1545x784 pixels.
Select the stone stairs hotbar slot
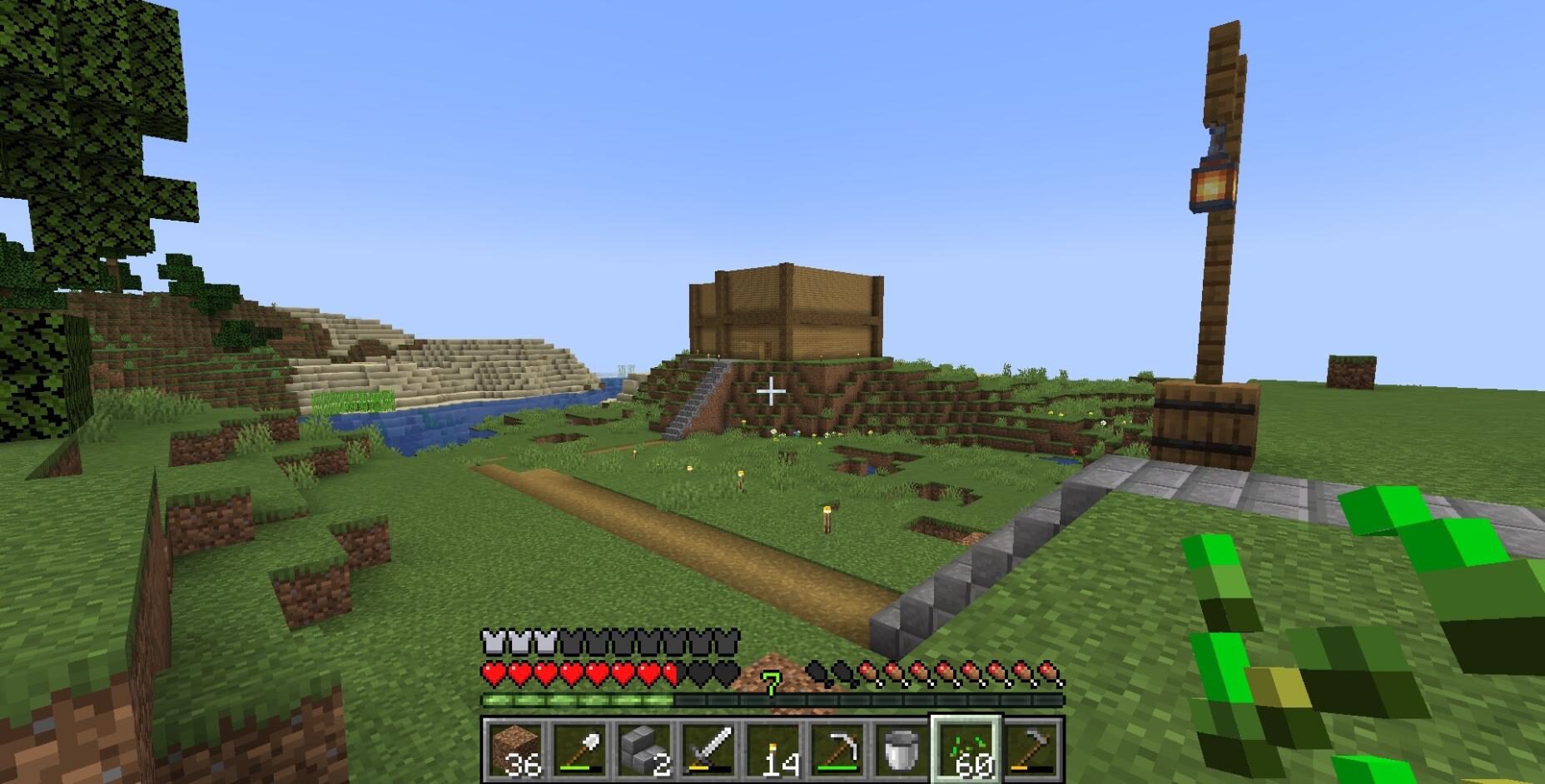643,750
